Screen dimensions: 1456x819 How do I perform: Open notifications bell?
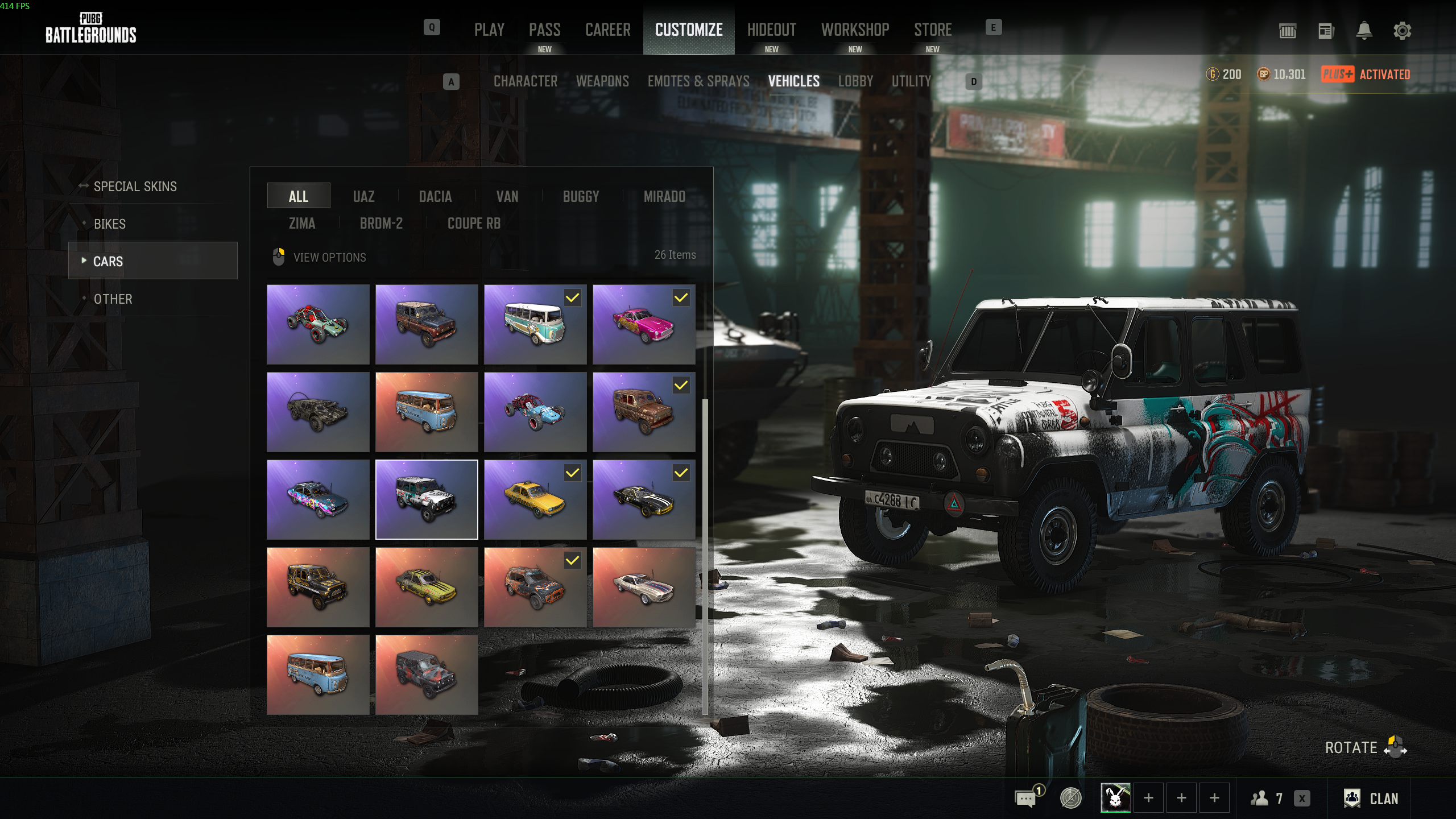pos(1364,31)
